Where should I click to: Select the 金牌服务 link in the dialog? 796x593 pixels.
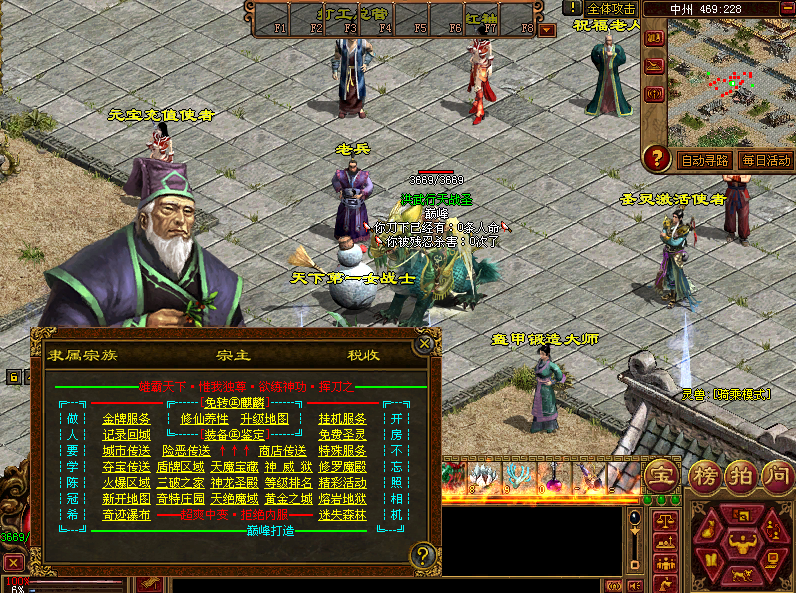pyautogui.click(x=126, y=419)
